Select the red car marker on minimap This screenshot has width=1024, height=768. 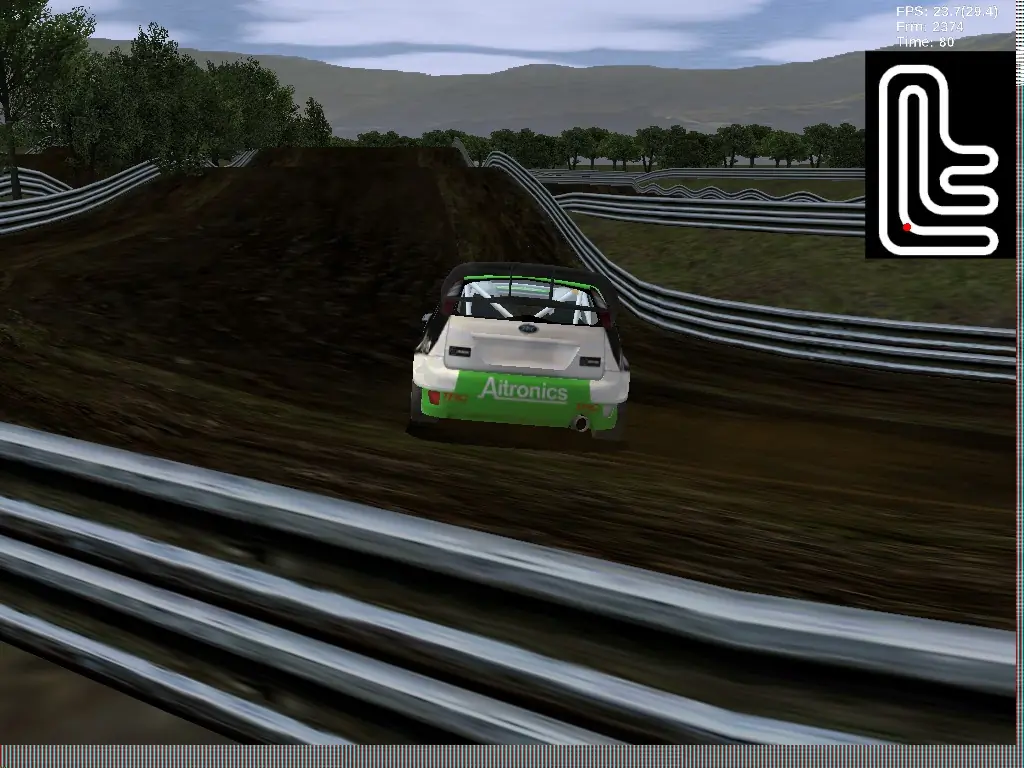(907, 227)
